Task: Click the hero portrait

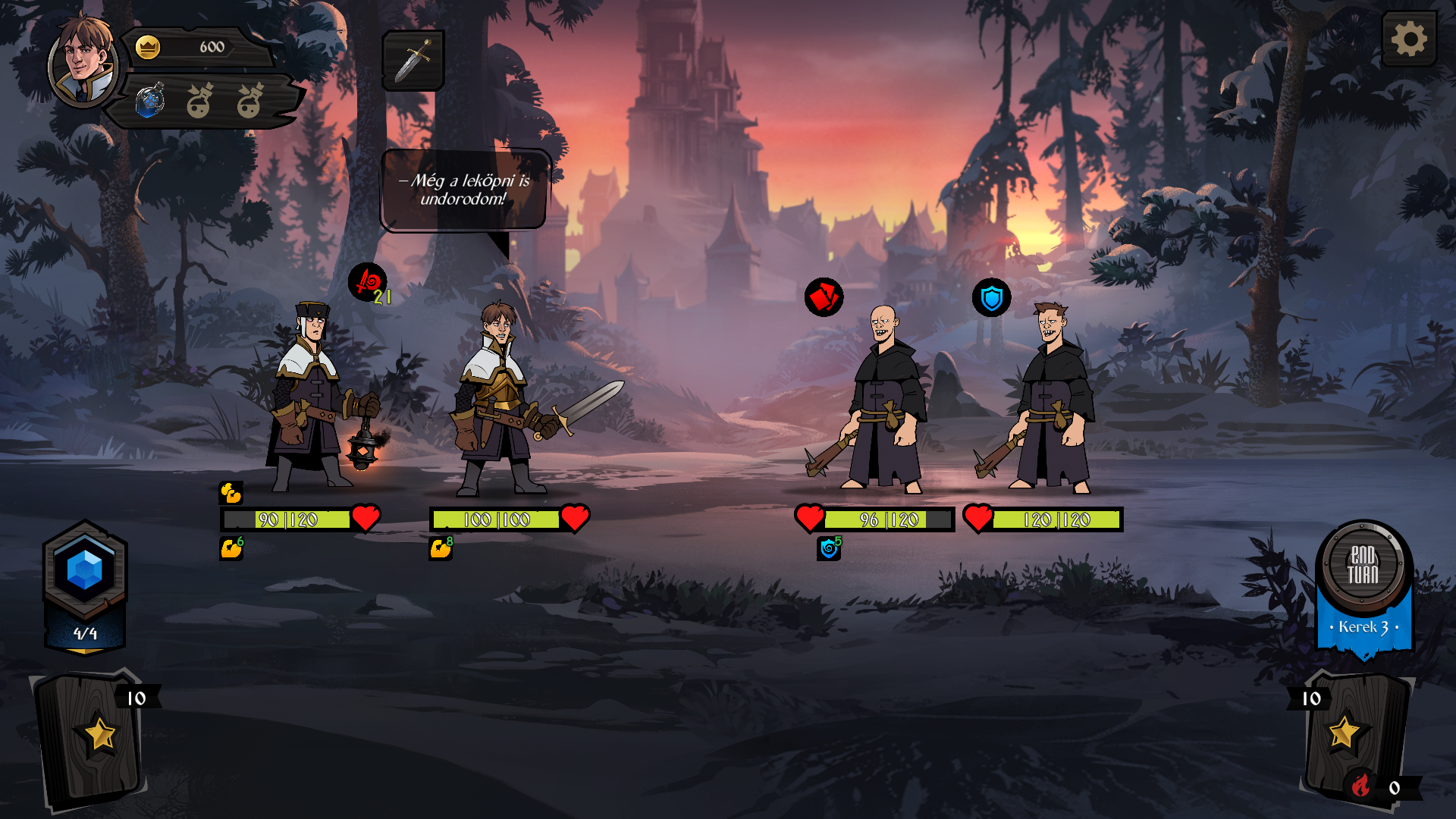Action: click(x=83, y=61)
